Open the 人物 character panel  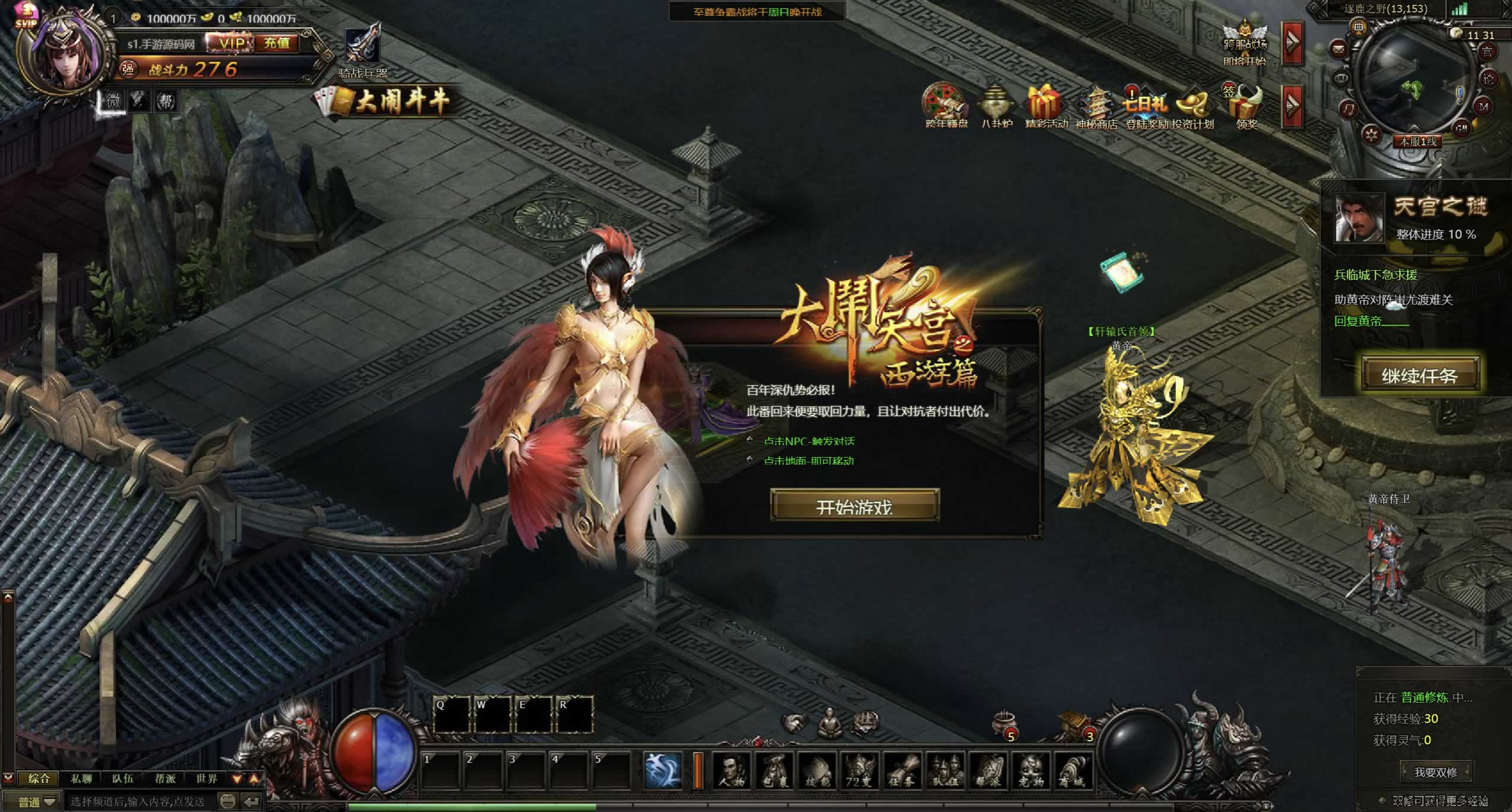(732, 770)
